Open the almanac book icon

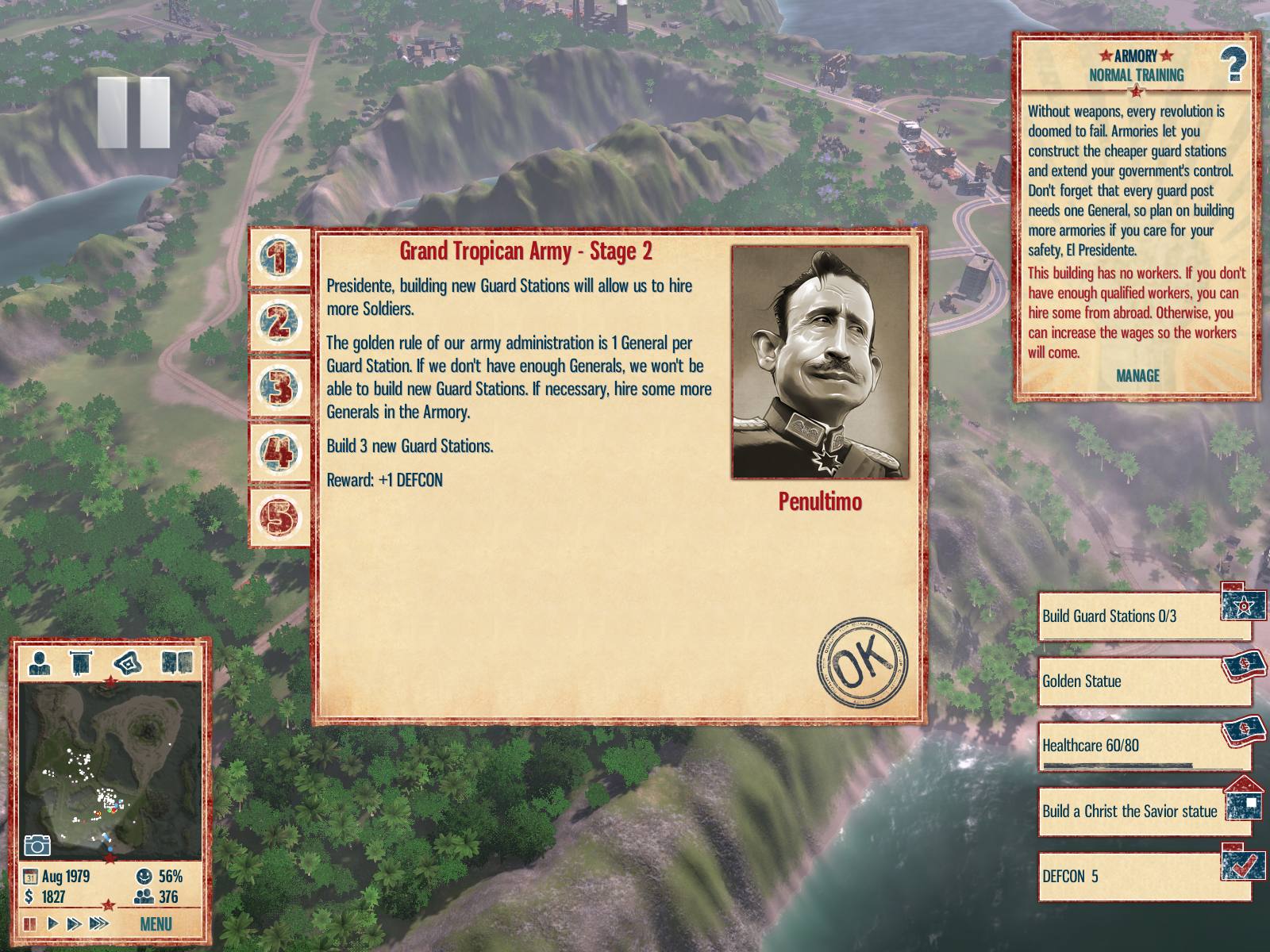(x=177, y=662)
